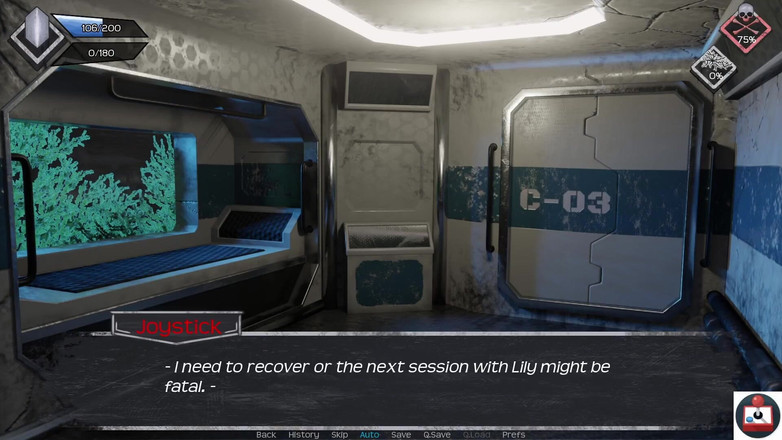The height and width of the screenshot is (440, 782).
Task: Open the Save screen
Action: point(400,434)
